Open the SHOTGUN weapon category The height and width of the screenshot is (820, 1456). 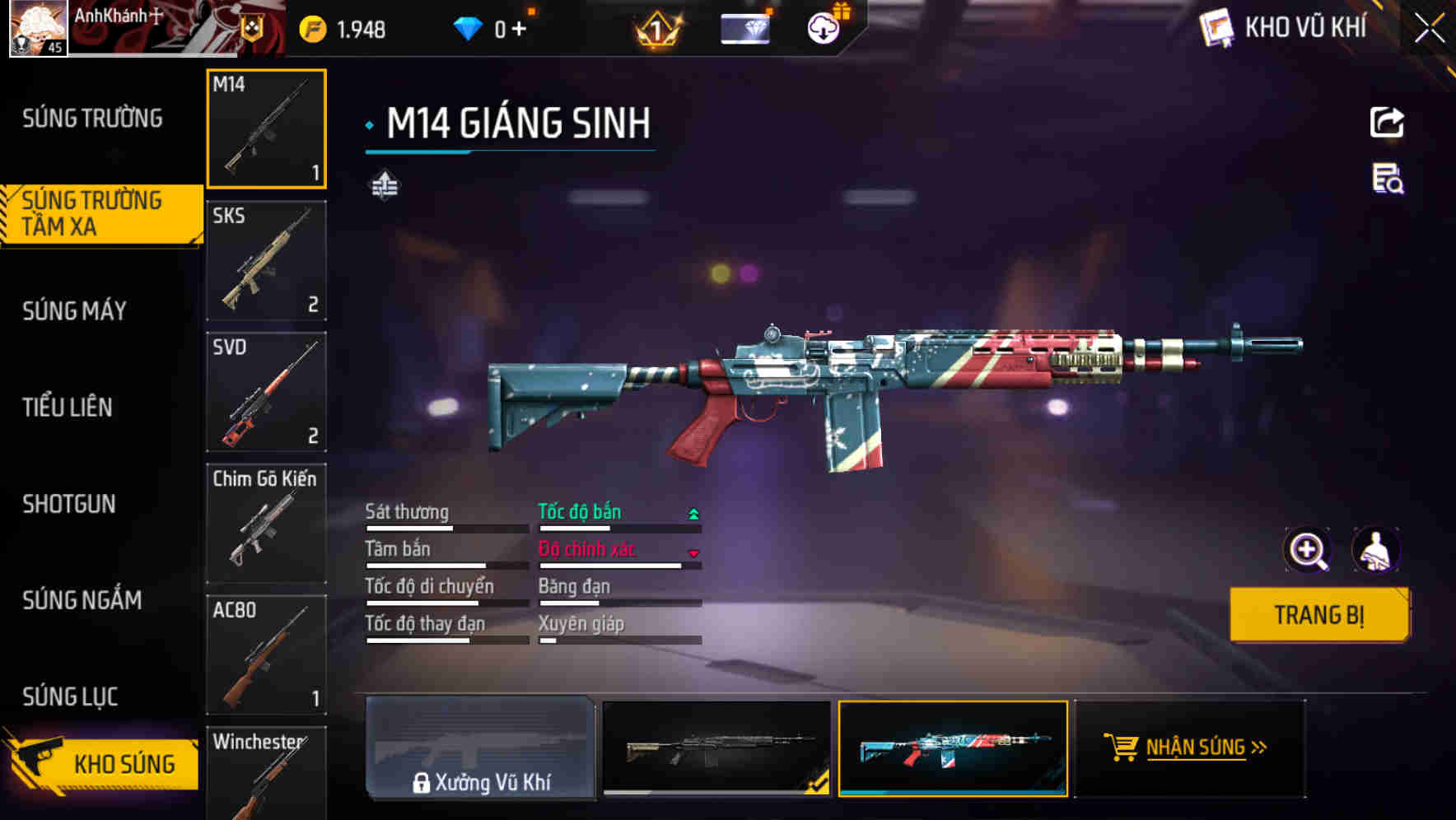click(x=70, y=504)
